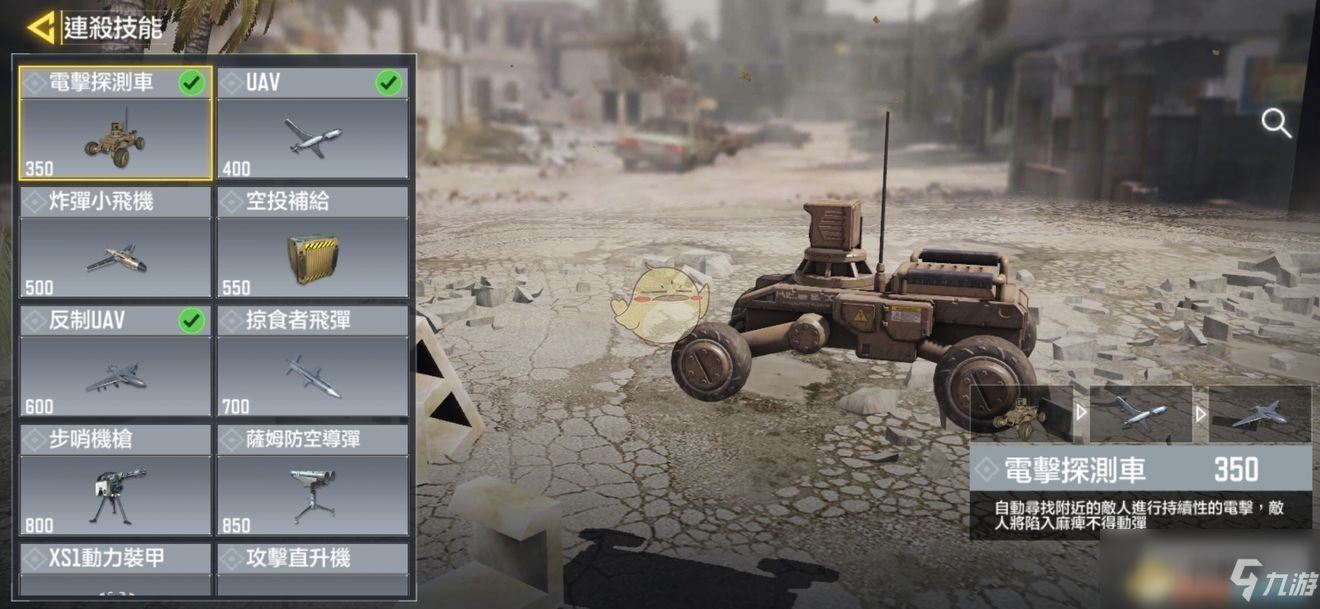This screenshot has height=609, width=1320.
Task: Choose the 攻擊直升機 helicopter card
Action: click(313, 569)
